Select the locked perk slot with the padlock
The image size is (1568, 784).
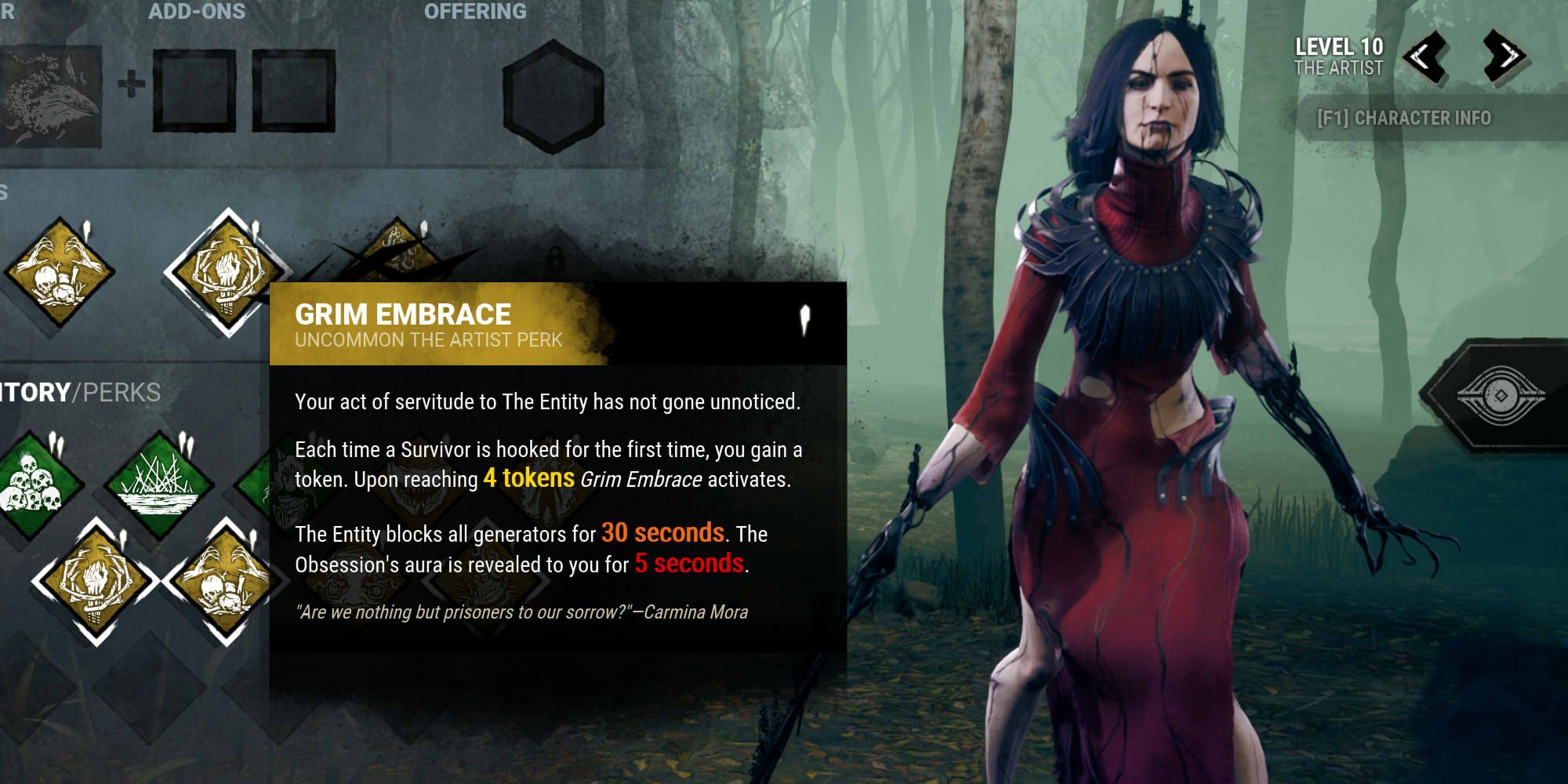tap(558, 259)
